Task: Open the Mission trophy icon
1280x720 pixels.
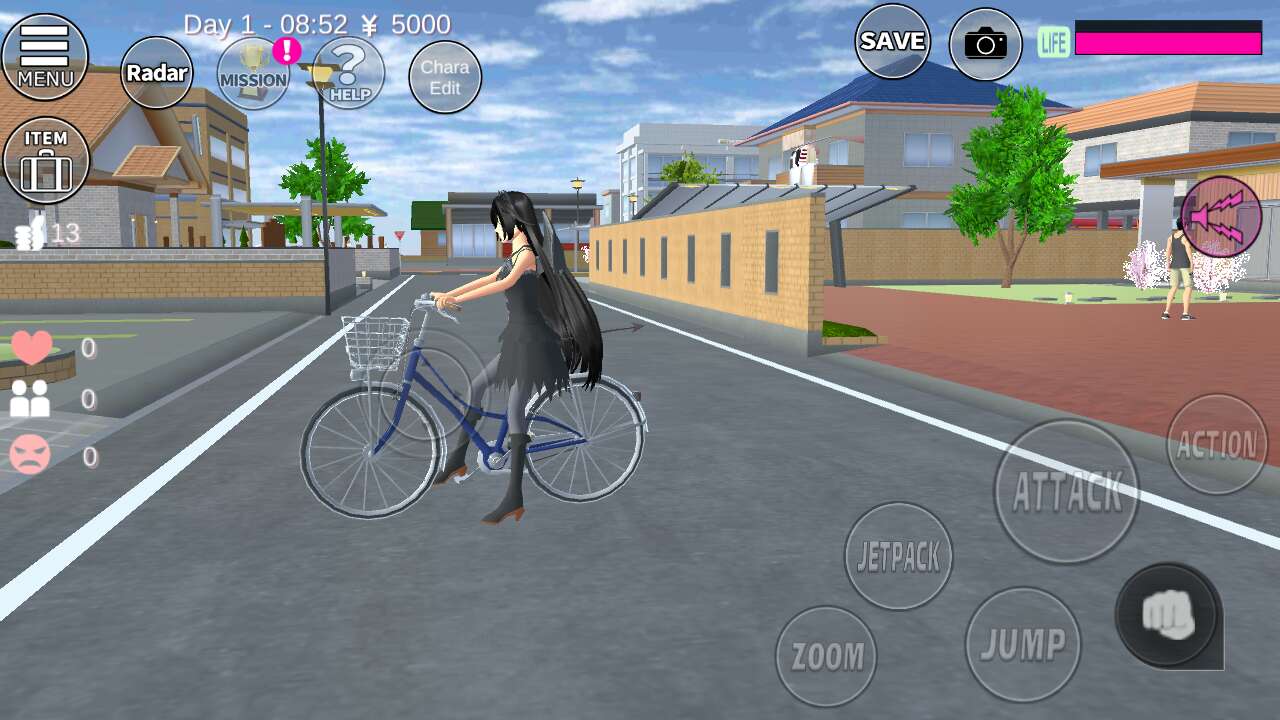Action: (x=253, y=74)
